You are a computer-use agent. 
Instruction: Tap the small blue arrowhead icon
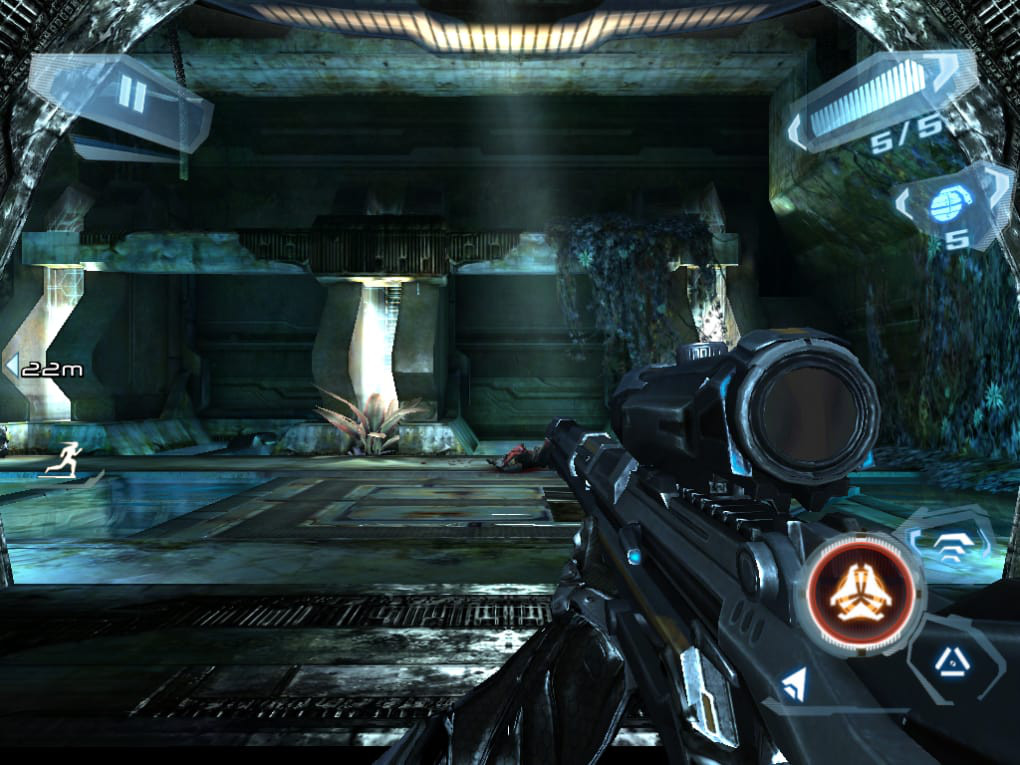point(796,685)
